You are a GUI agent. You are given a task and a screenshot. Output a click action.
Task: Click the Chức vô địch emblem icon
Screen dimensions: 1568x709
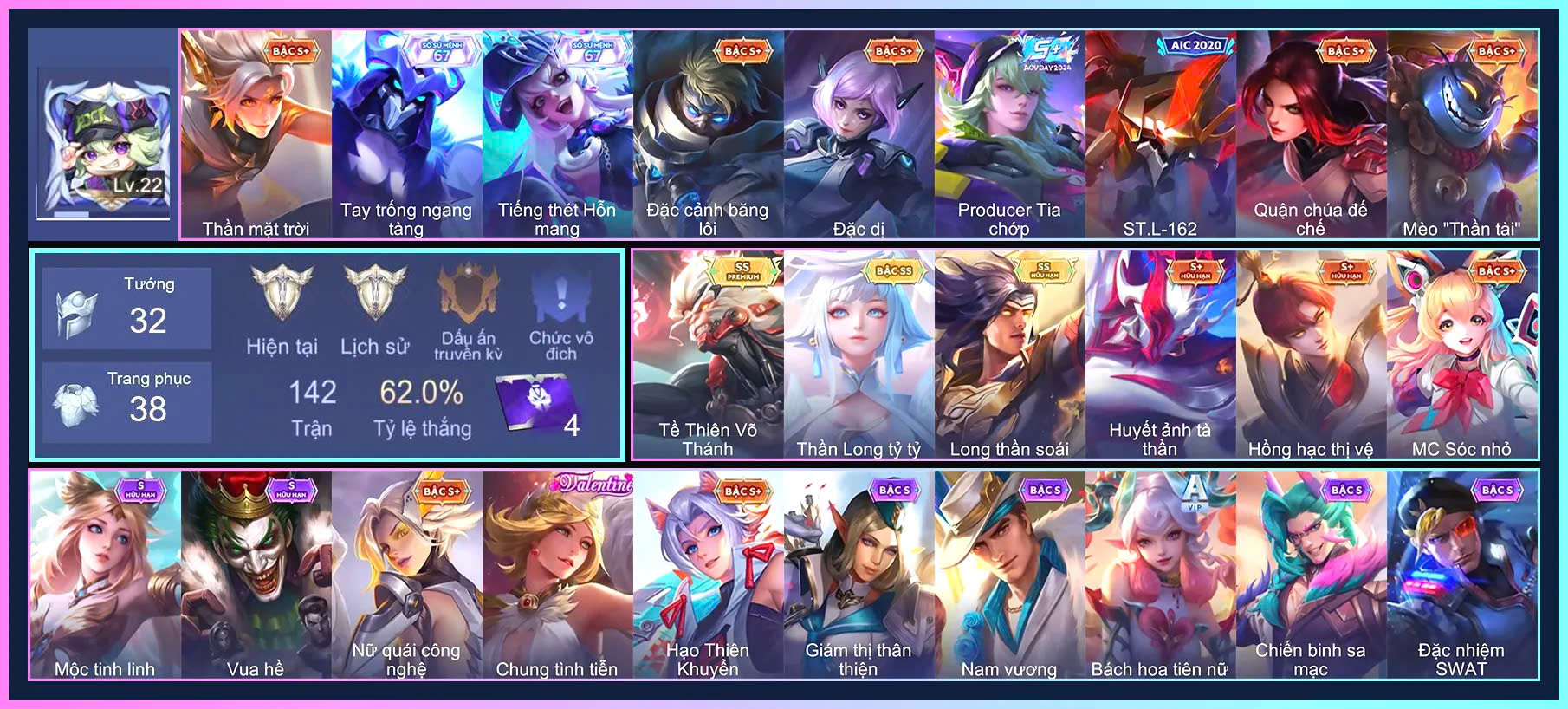561,295
